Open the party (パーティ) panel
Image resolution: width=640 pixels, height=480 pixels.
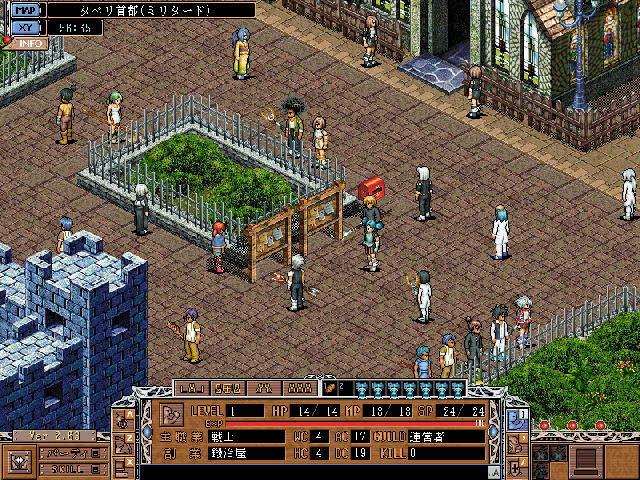click(x=72, y=453)
